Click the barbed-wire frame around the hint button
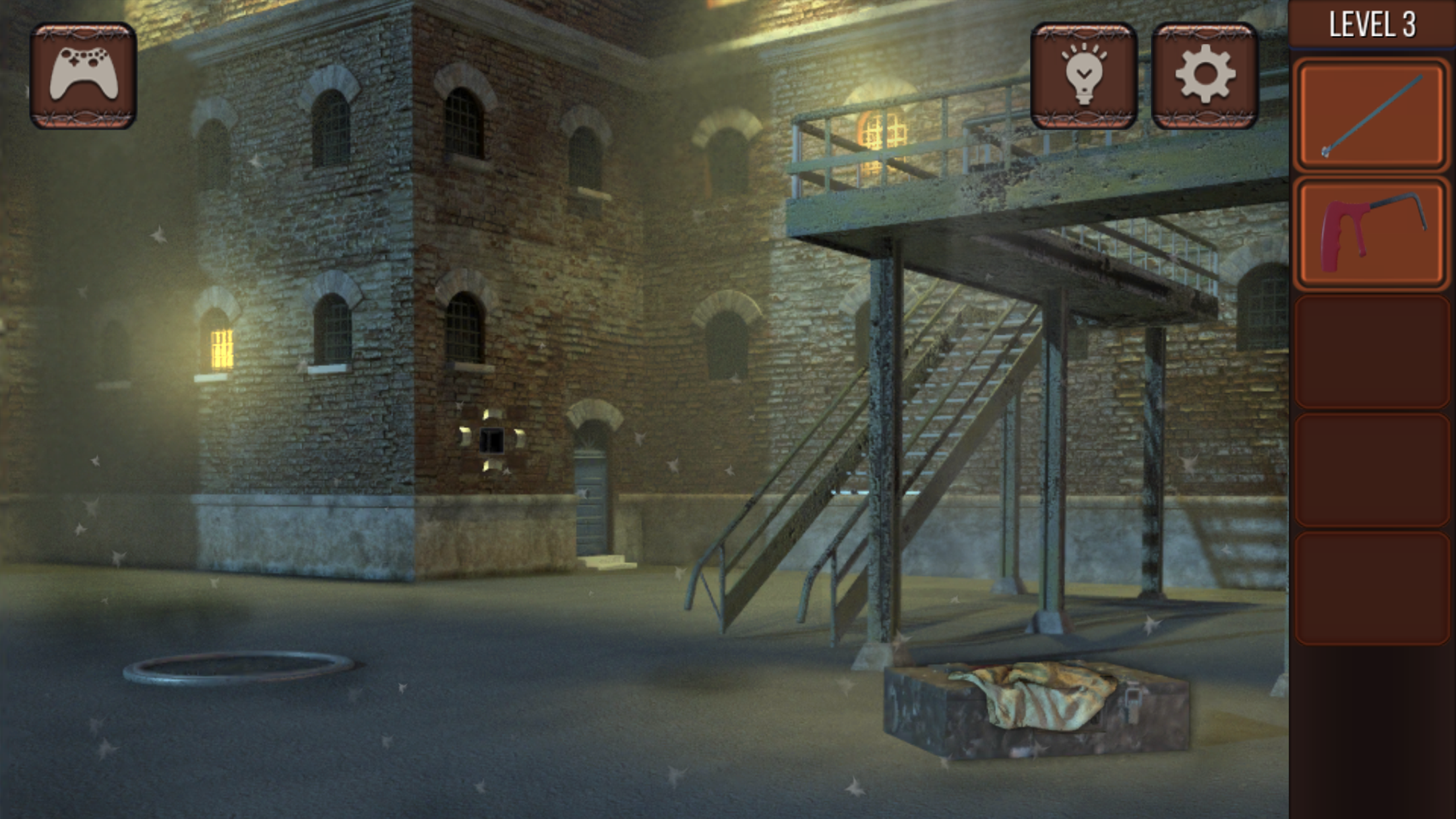Screen dimensions: 1456x819 (1085, 32)
